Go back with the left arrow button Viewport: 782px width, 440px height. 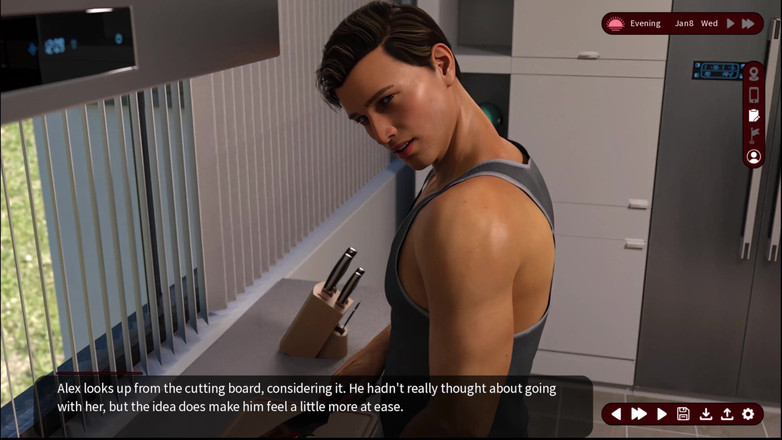(616, 414)
